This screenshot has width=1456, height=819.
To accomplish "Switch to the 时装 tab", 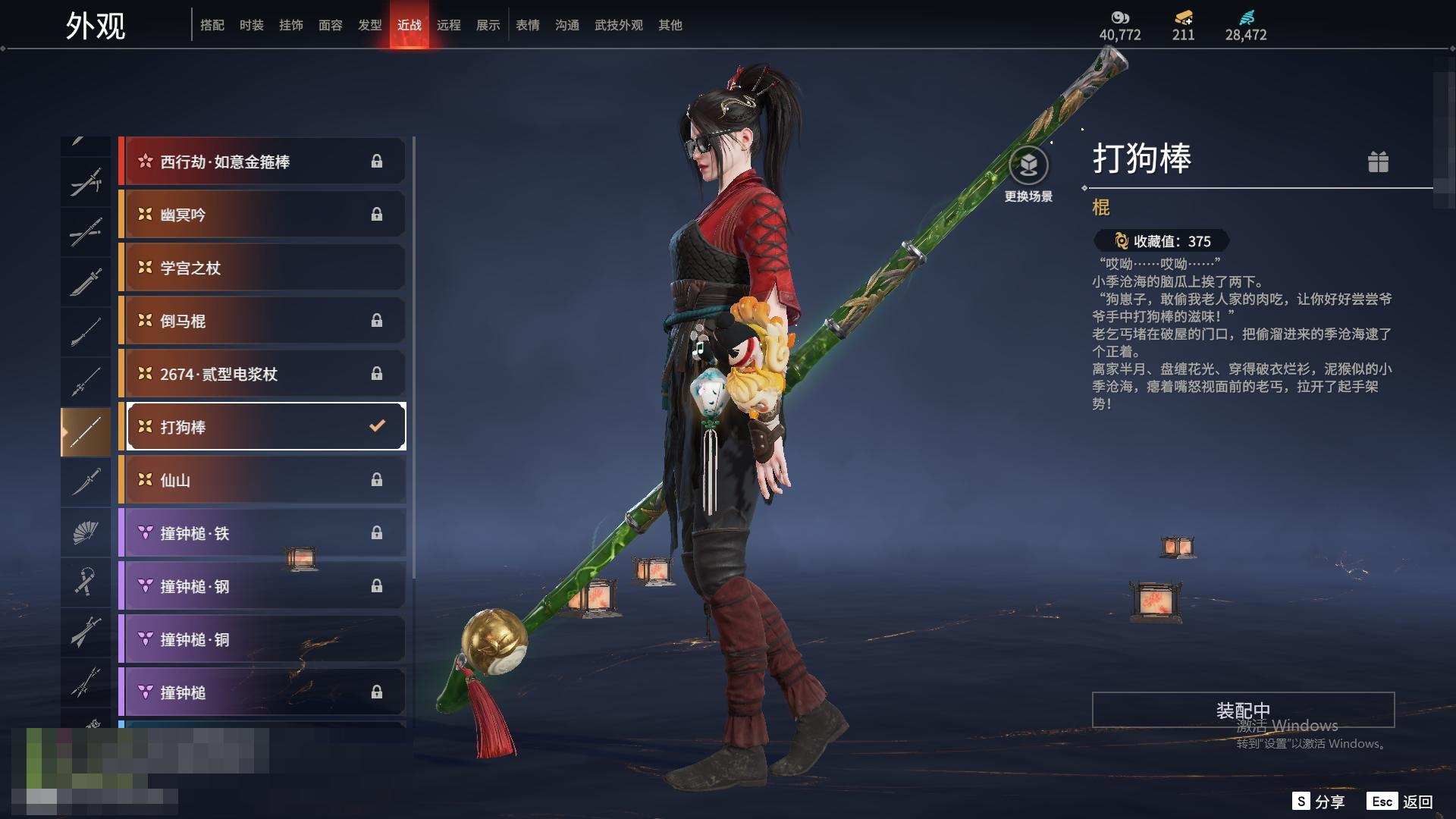I will (251, 25).
